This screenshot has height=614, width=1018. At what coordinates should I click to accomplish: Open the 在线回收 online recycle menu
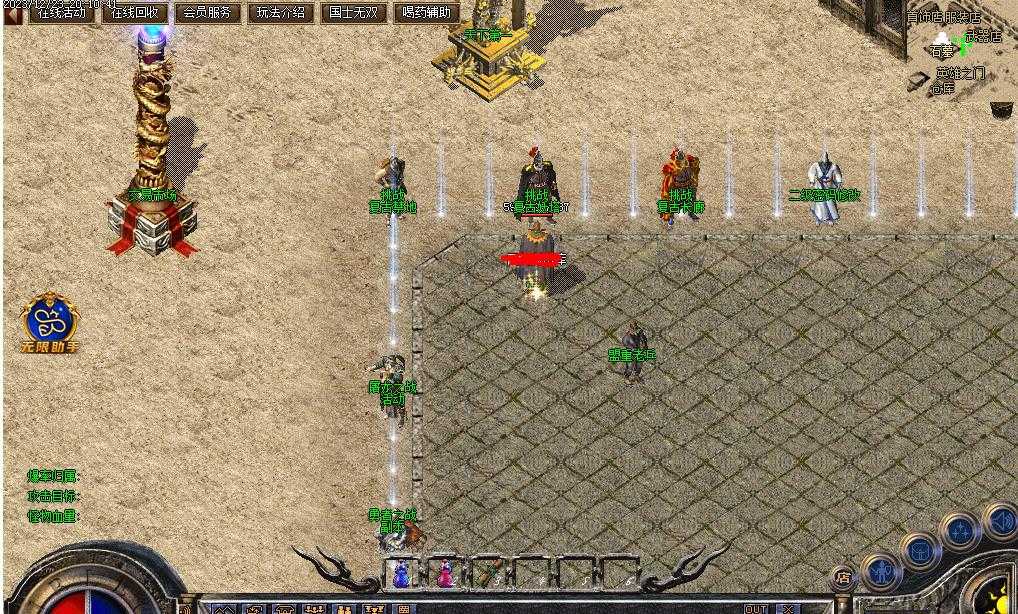click(x=135, y=13)
